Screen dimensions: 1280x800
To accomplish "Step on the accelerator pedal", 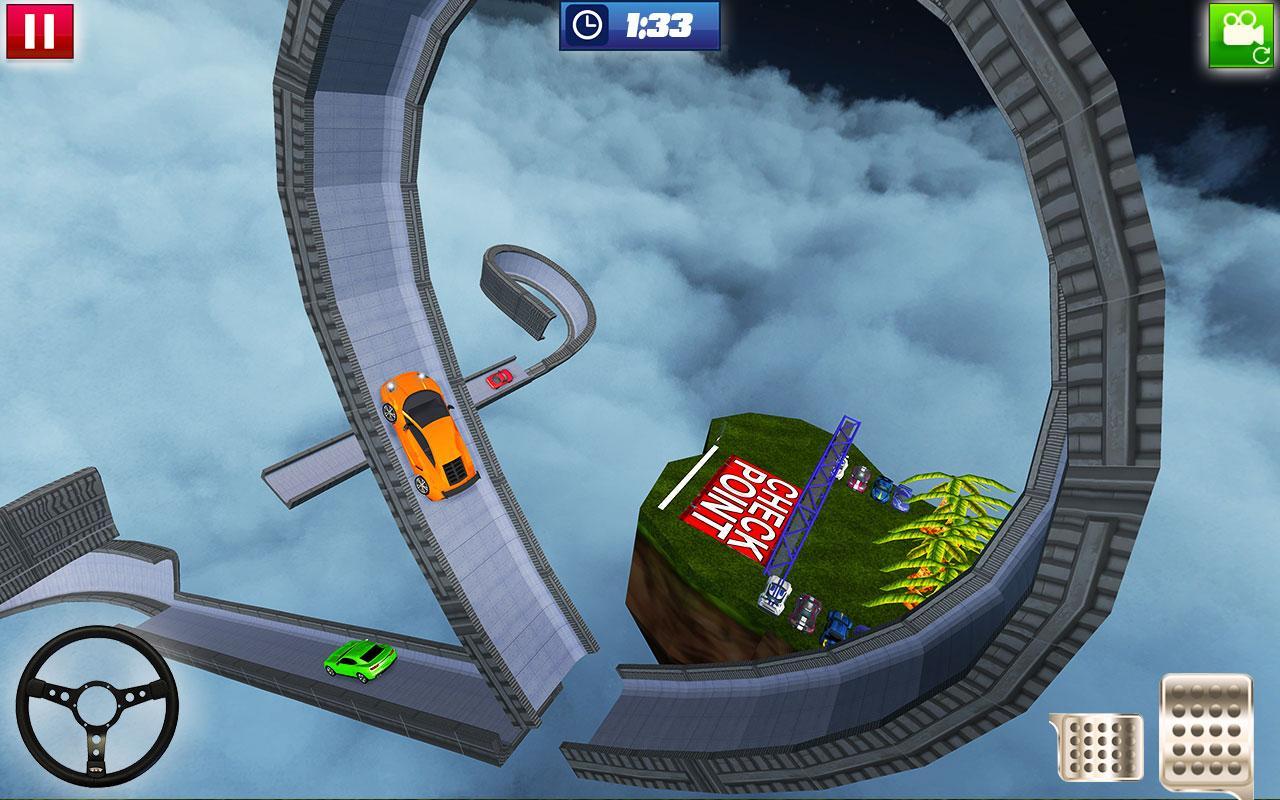I will point(1206,733).
